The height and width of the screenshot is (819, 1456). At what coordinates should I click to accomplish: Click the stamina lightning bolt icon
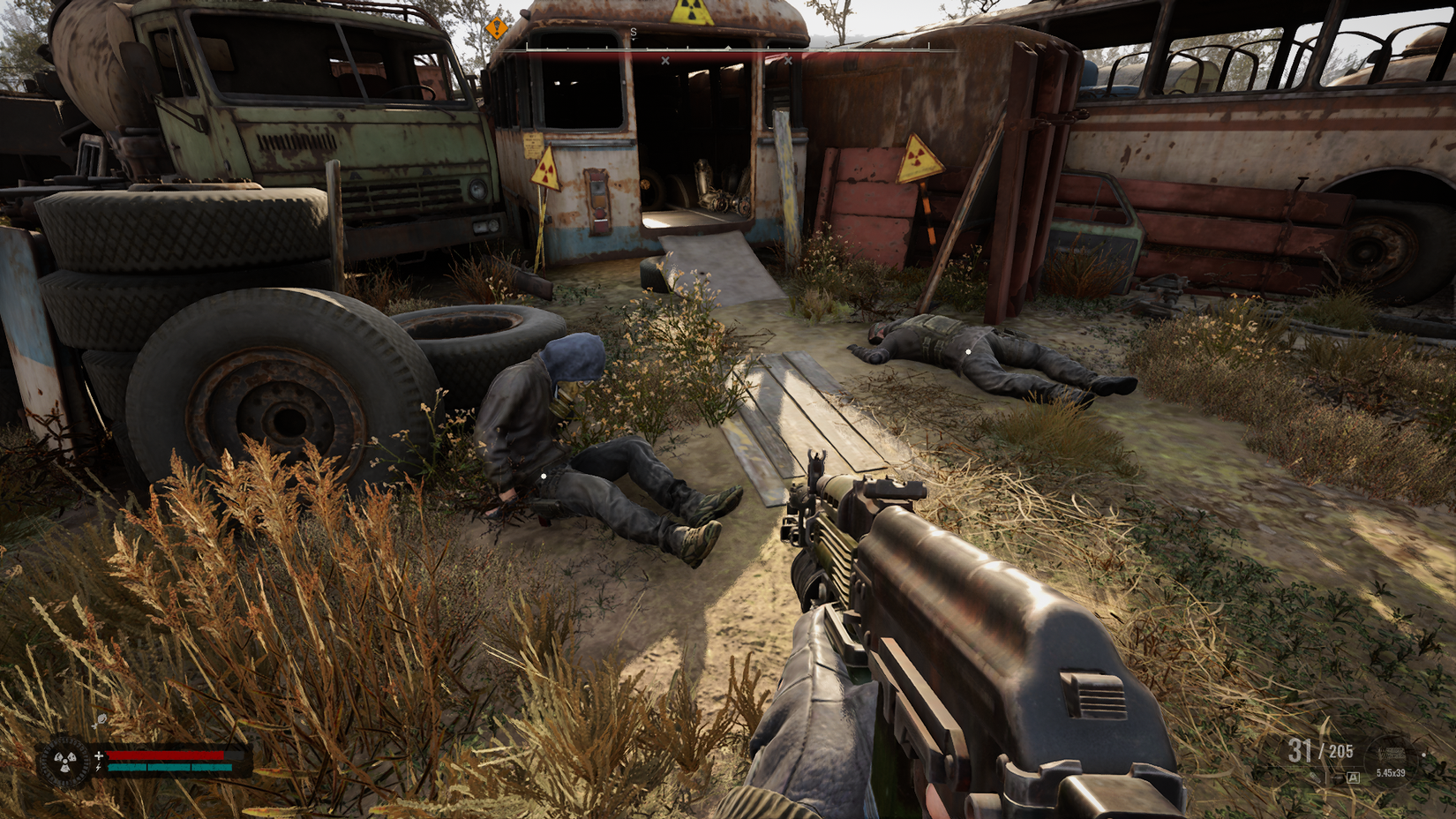98,767
